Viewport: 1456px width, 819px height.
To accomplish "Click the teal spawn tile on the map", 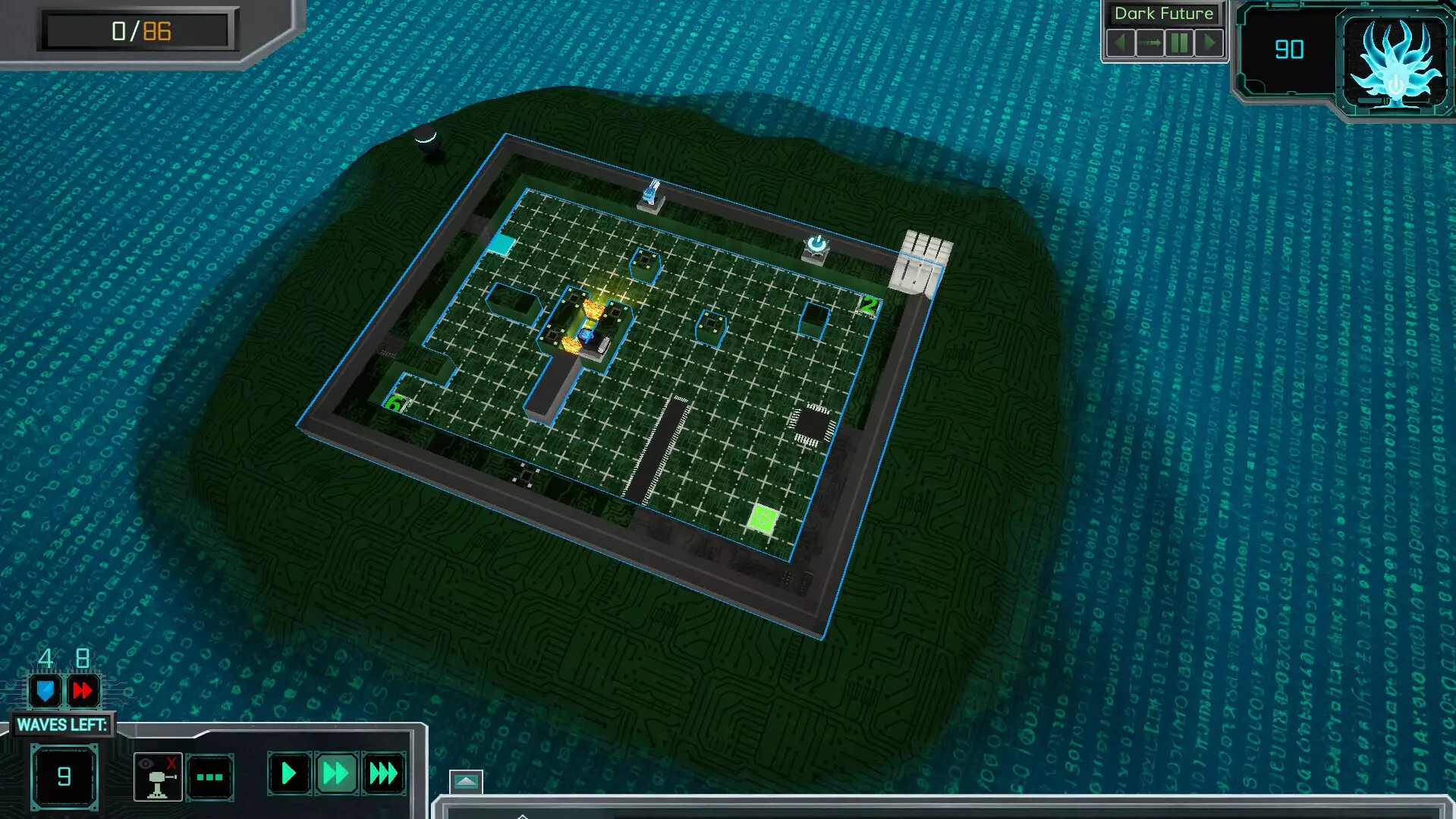I will (x=502, y=244).
